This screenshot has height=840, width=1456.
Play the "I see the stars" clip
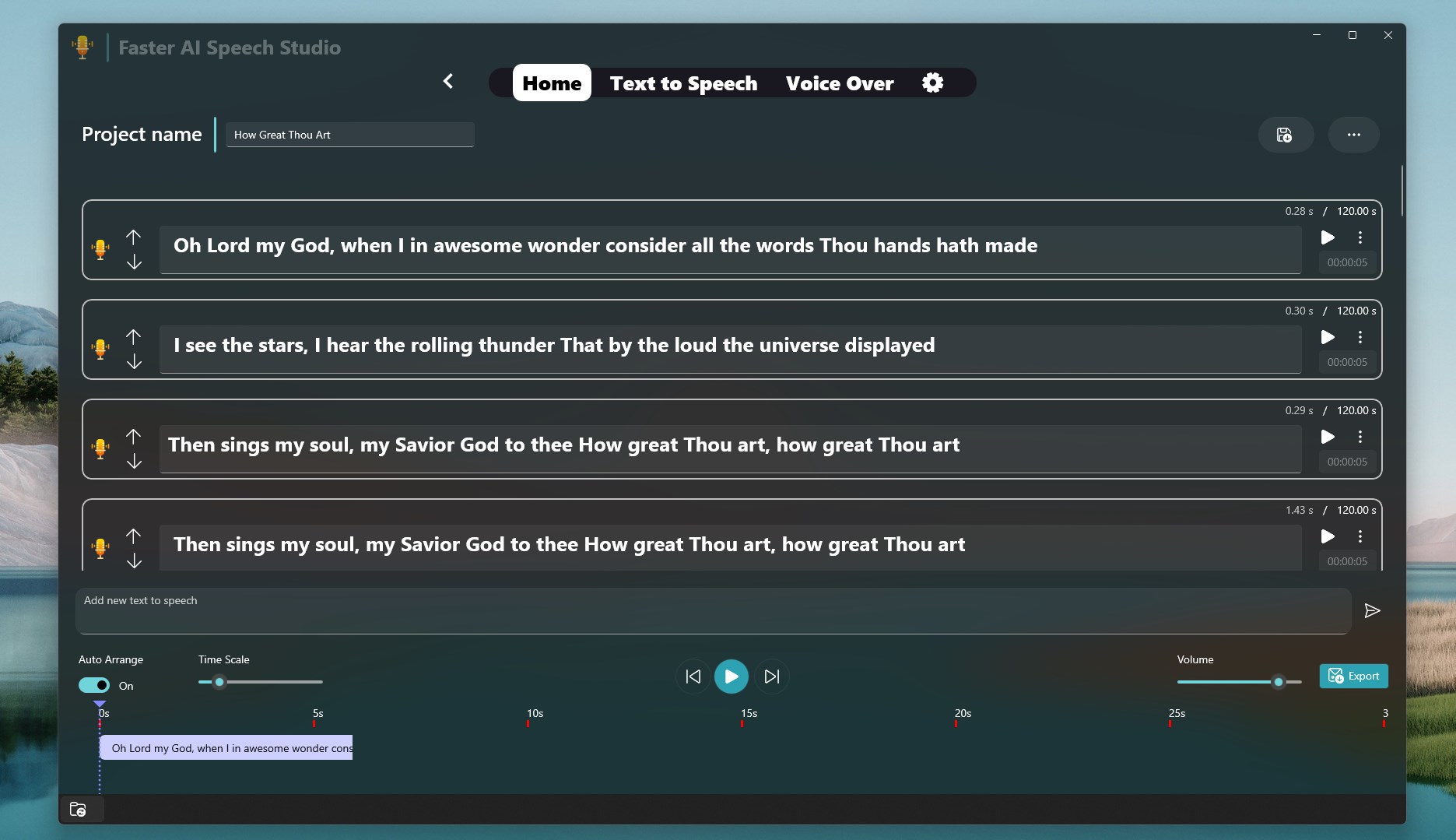coord(1328,337)
